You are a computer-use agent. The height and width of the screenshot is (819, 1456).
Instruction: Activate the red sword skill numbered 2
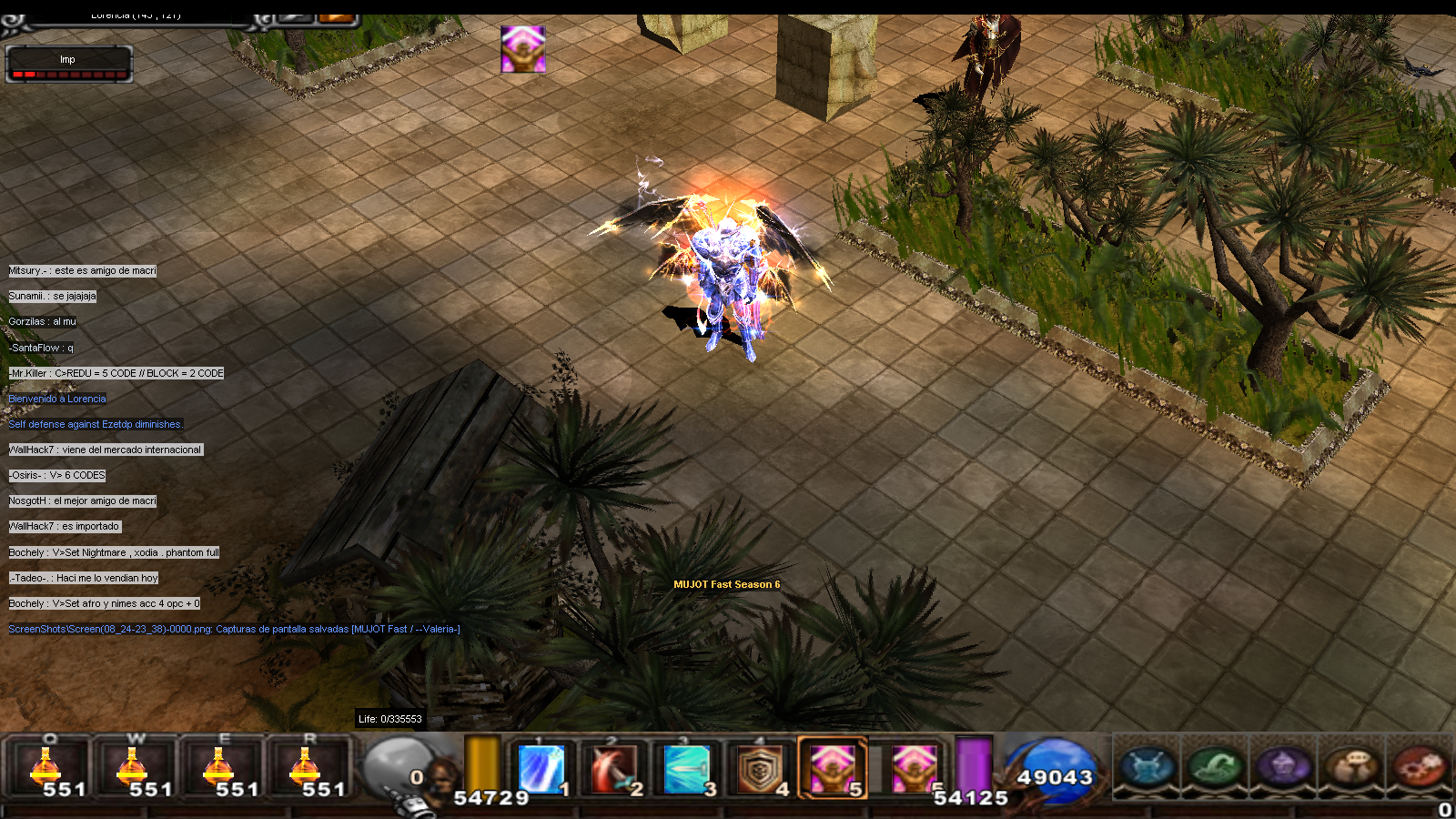coord(614,768)
